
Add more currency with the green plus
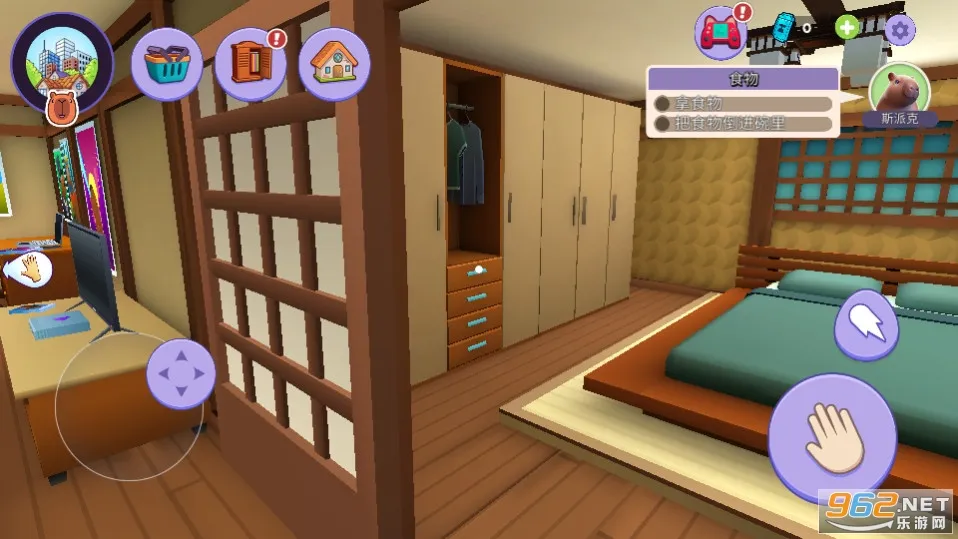847,28
